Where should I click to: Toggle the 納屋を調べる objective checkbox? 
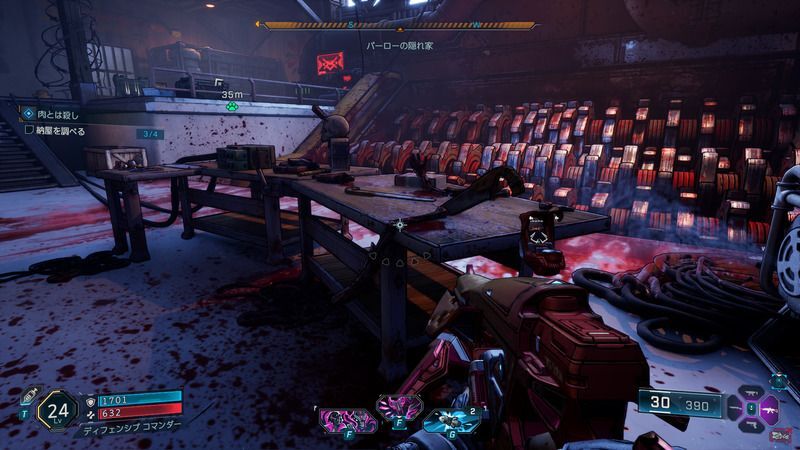point(29,130)
